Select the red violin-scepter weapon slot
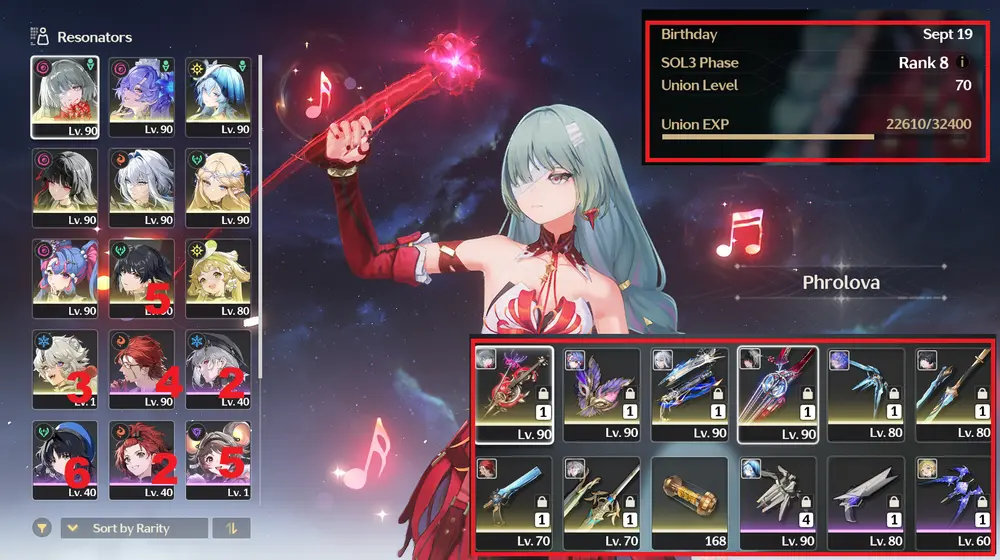Image resolution: width=1000 pixels, height=560 pixels. point(514,394)
